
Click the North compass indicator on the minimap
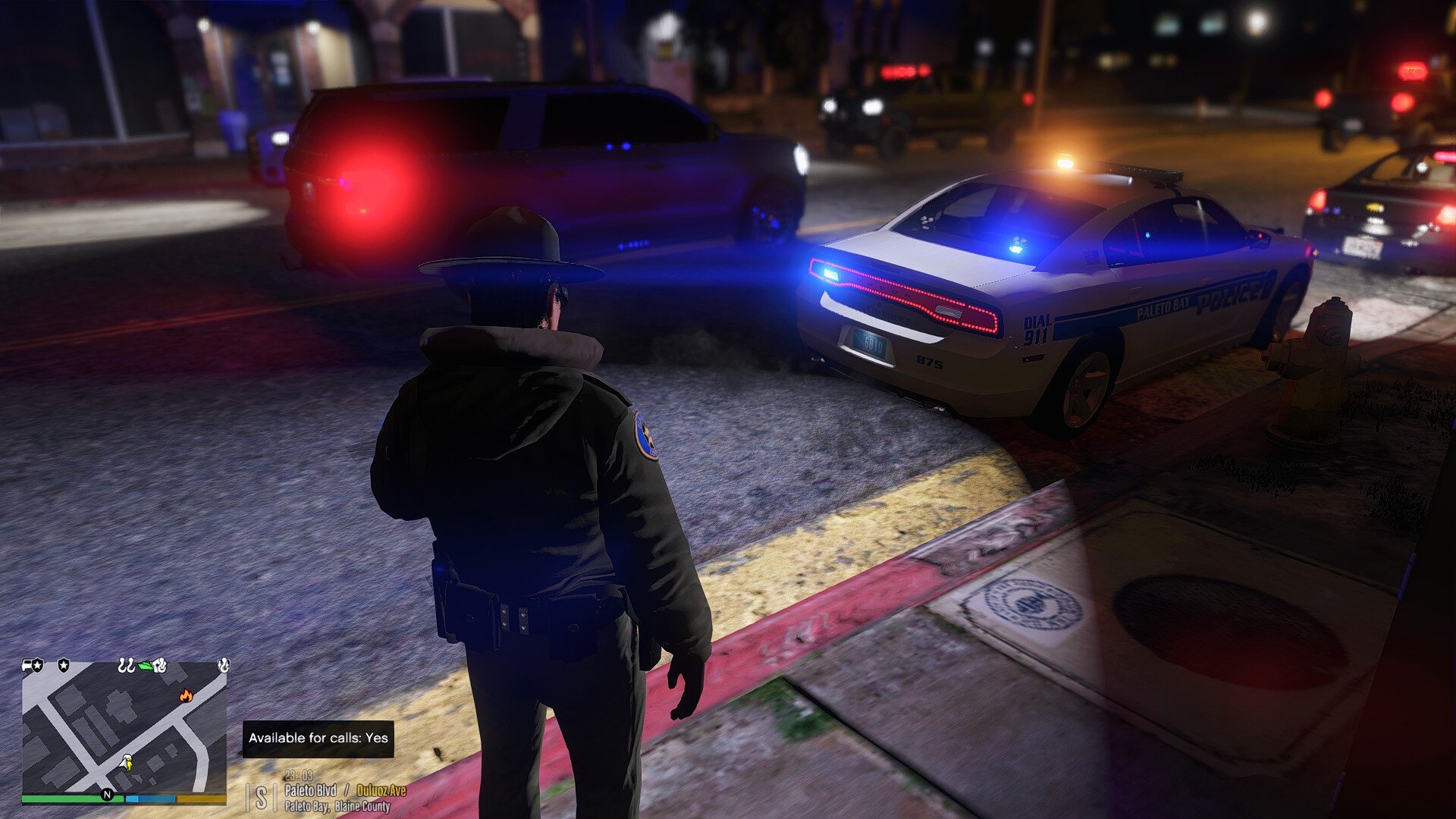(107, 795)
